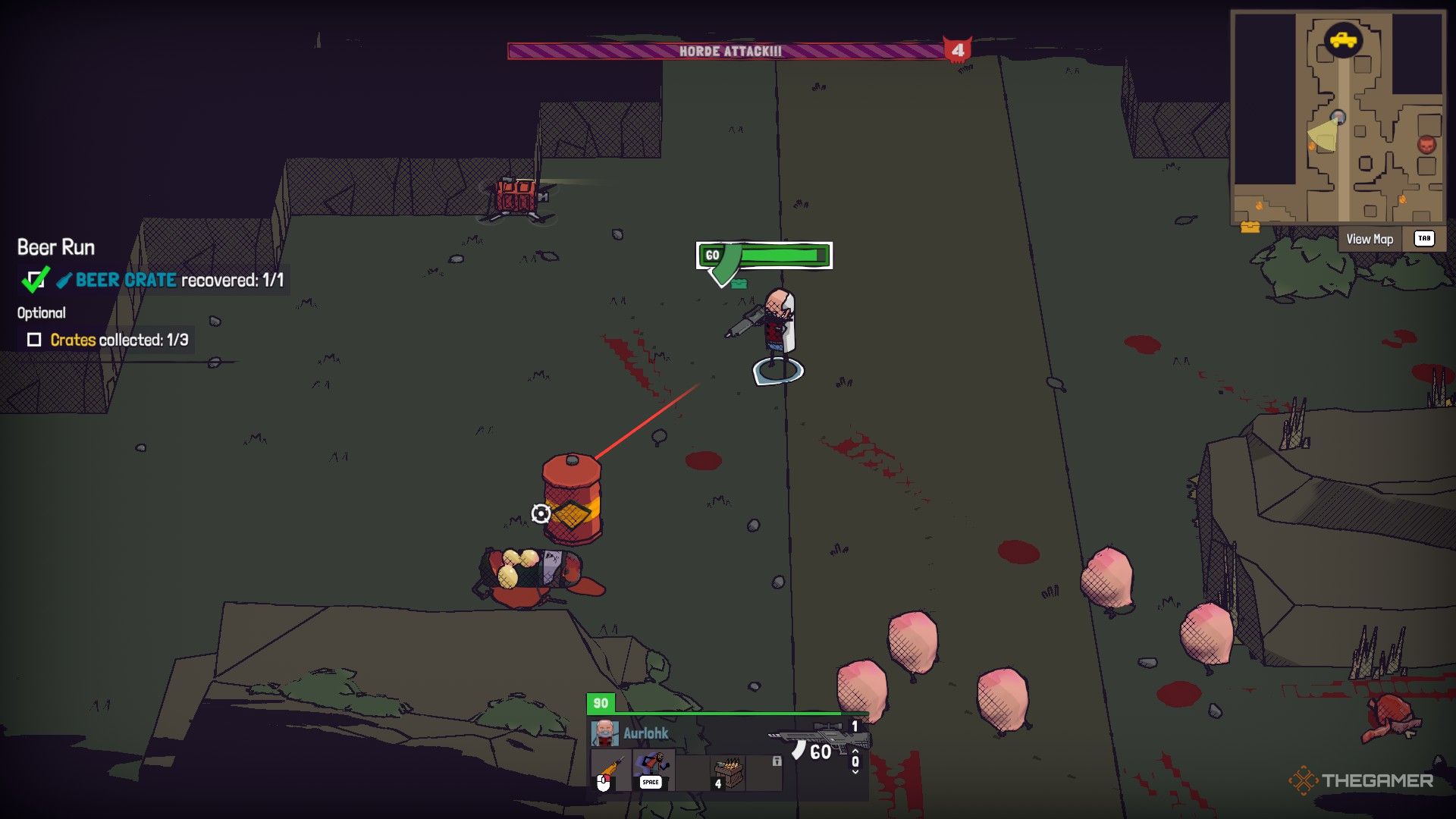1456x819 pixels.
Task: Click the View Map button
Action: point(1369,239)
